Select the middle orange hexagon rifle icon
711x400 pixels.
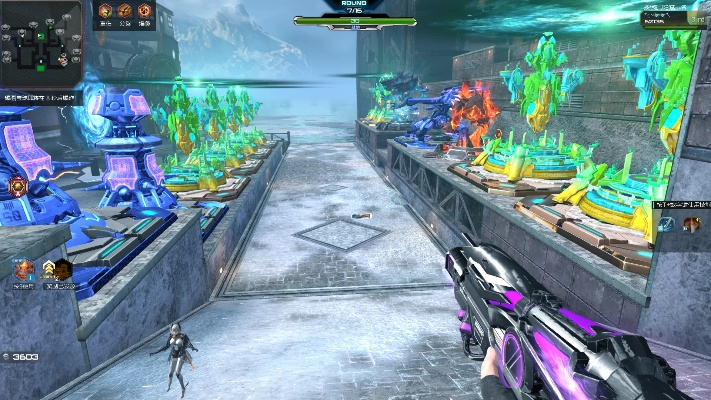point(125,11)
